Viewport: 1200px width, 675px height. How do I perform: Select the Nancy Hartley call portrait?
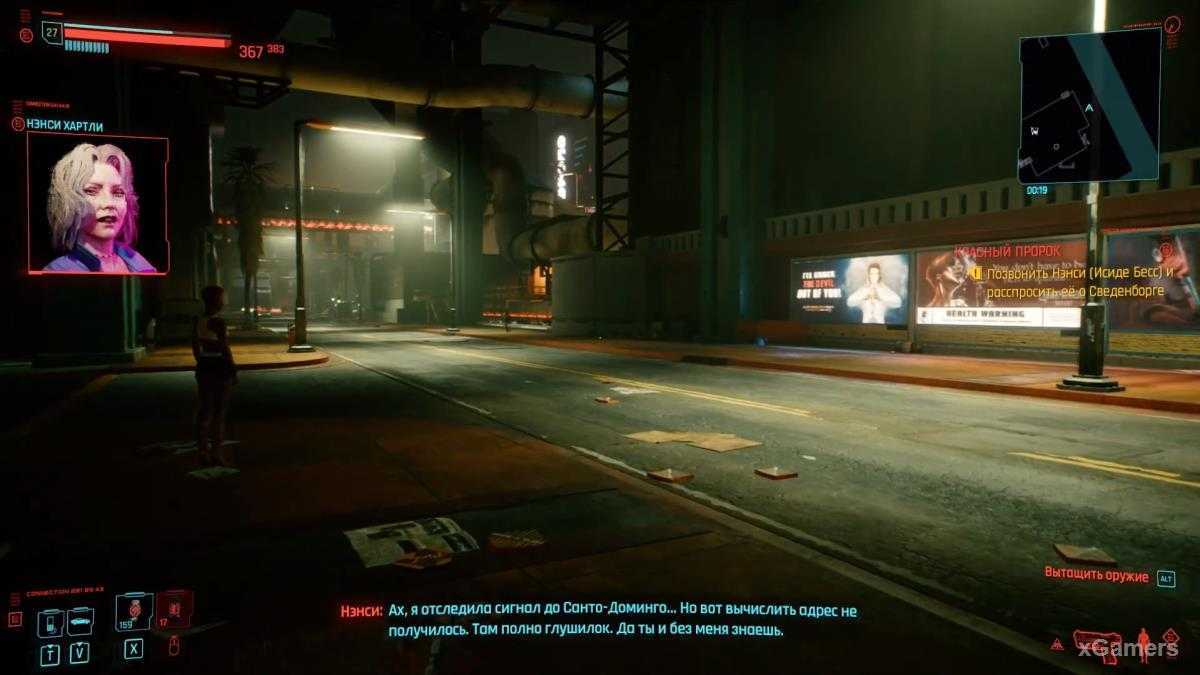[x=97, y=205]
